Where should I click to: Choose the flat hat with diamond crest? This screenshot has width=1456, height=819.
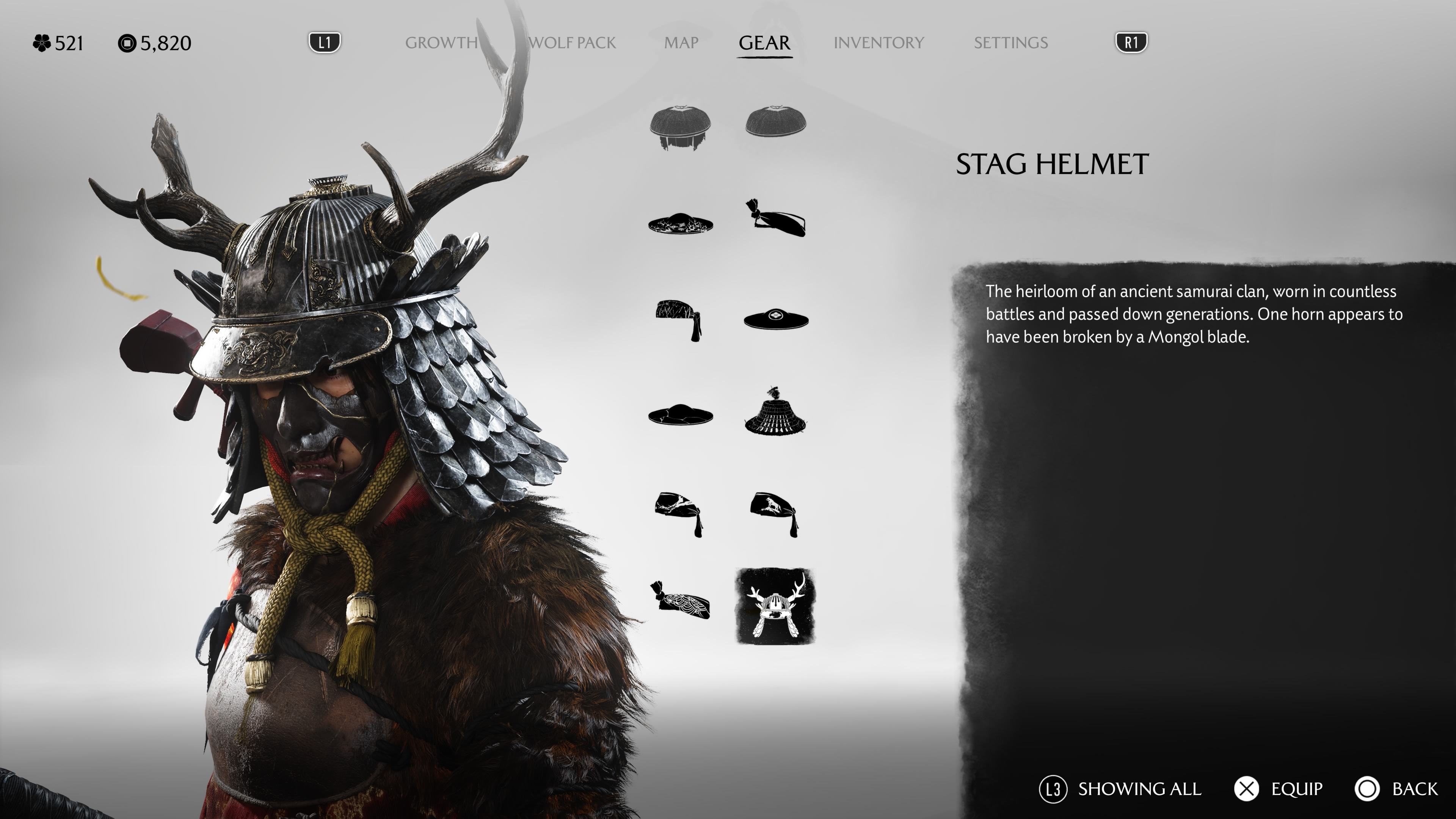click(775, 319)
